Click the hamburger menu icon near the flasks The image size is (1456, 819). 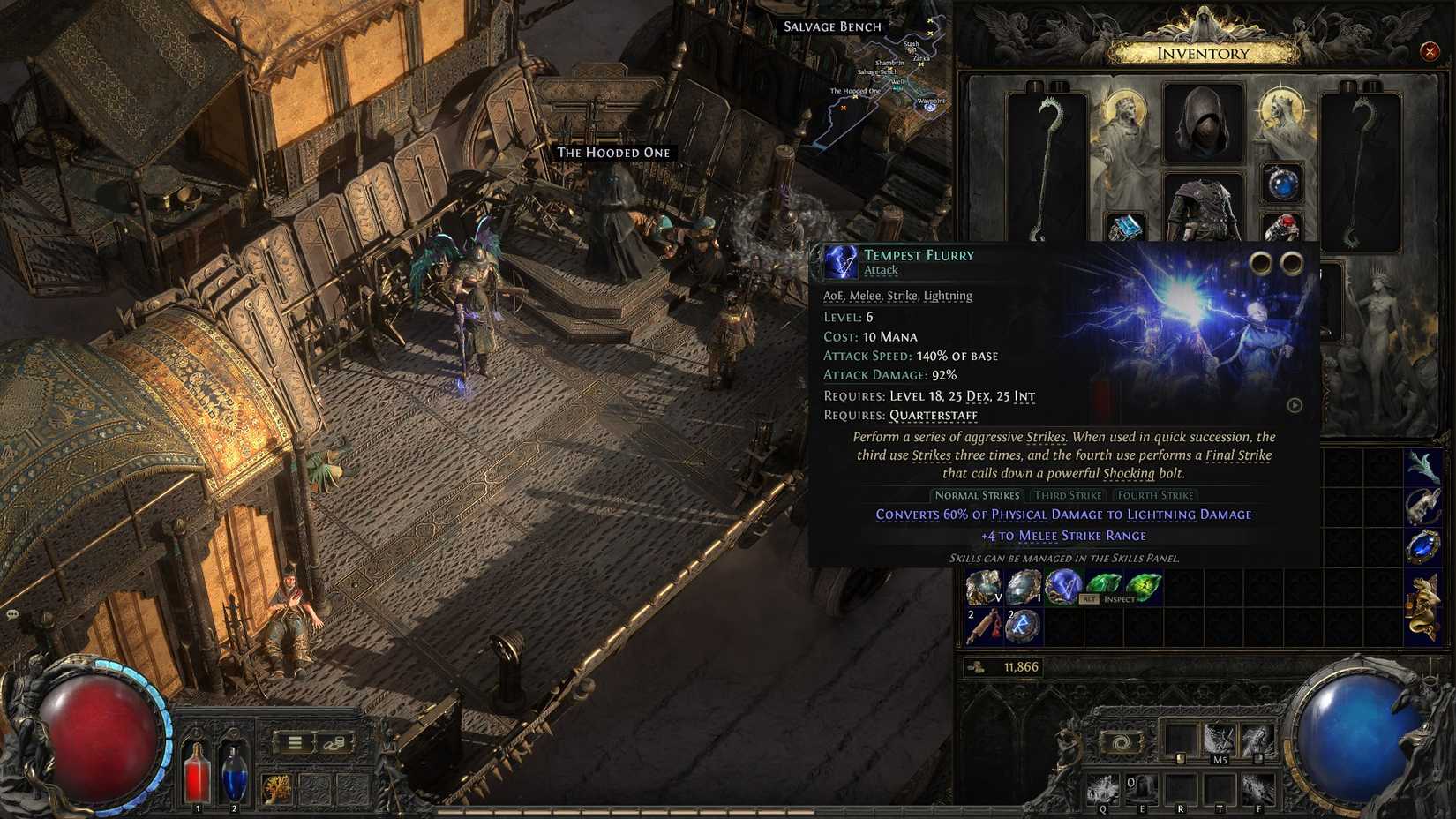pyautogui.click(x=294, y=742)
